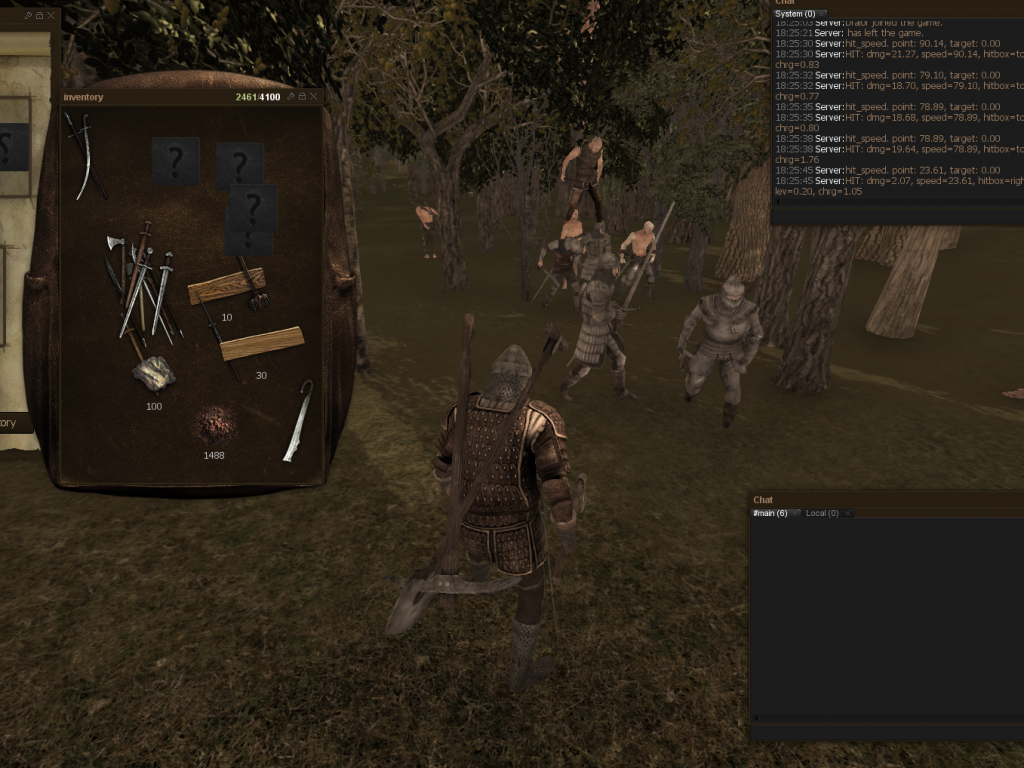Viewport: 1024px width, 768px height.
Task: Select the wooden plank stack of 30
Action: click(261, 343)
